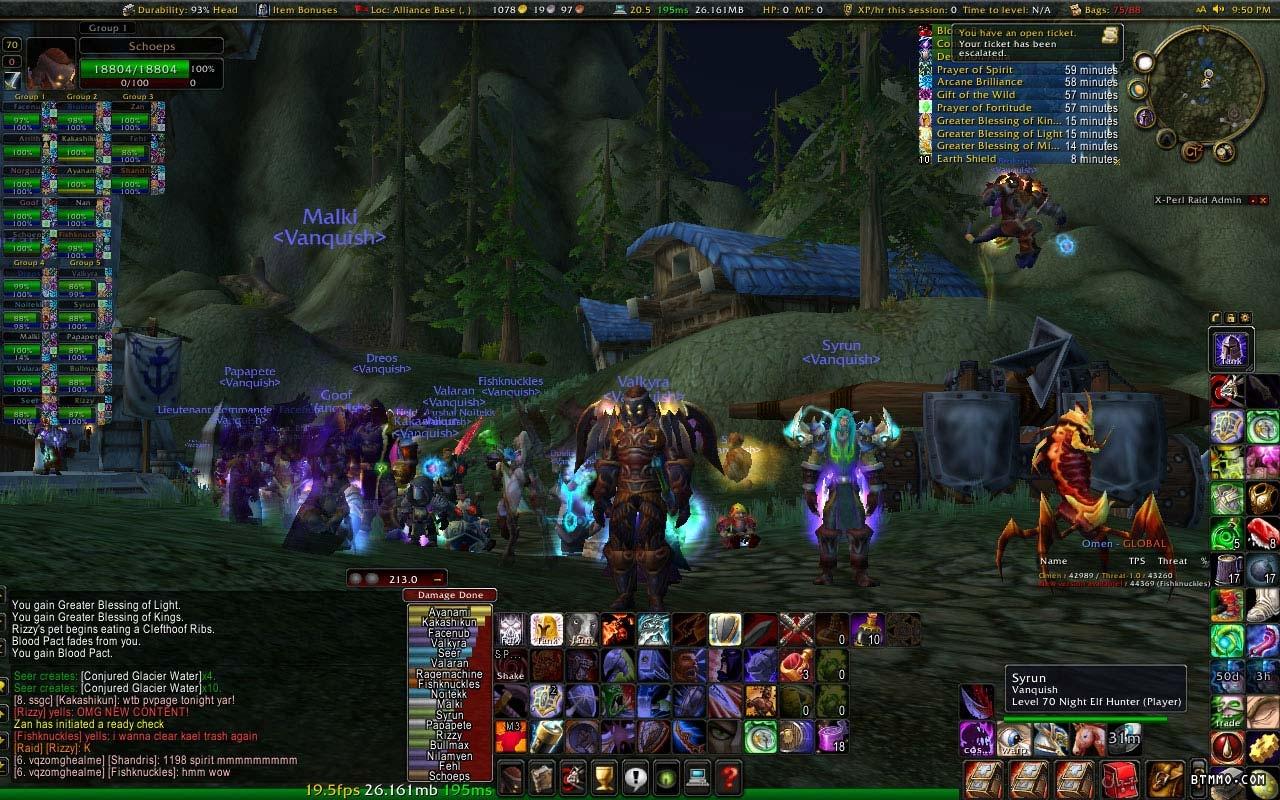Activate the Tank helmet stance icon
Viewport: 1280px width, 800px height.
(x=1229, y=349)
